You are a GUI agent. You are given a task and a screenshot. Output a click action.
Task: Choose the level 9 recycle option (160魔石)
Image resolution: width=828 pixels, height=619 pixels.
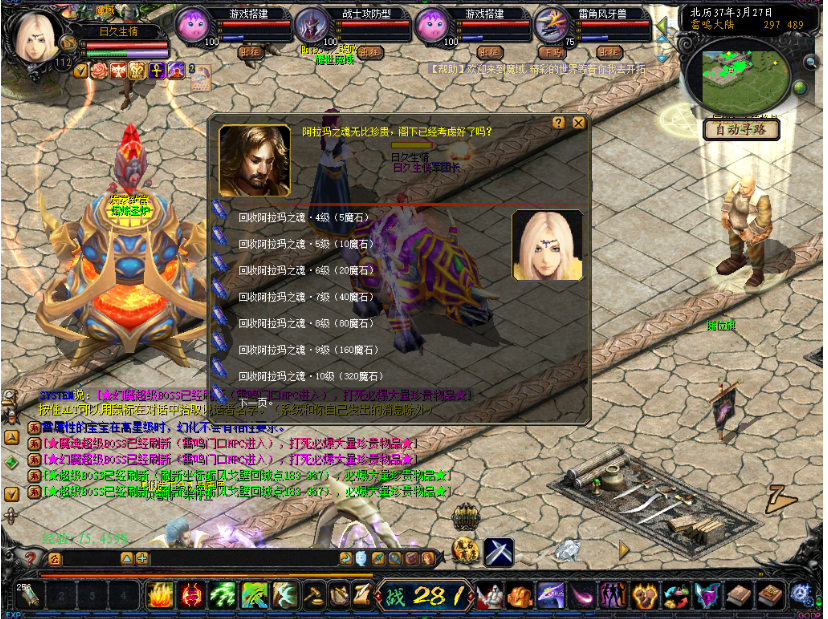coord(299,350)
